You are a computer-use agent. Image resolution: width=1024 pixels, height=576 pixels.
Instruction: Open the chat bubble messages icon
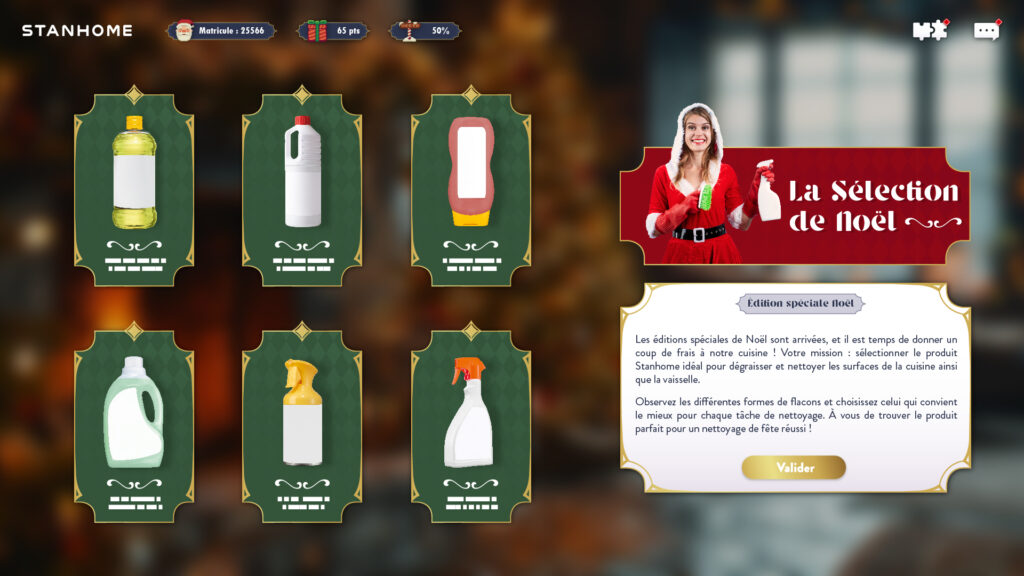986,31
